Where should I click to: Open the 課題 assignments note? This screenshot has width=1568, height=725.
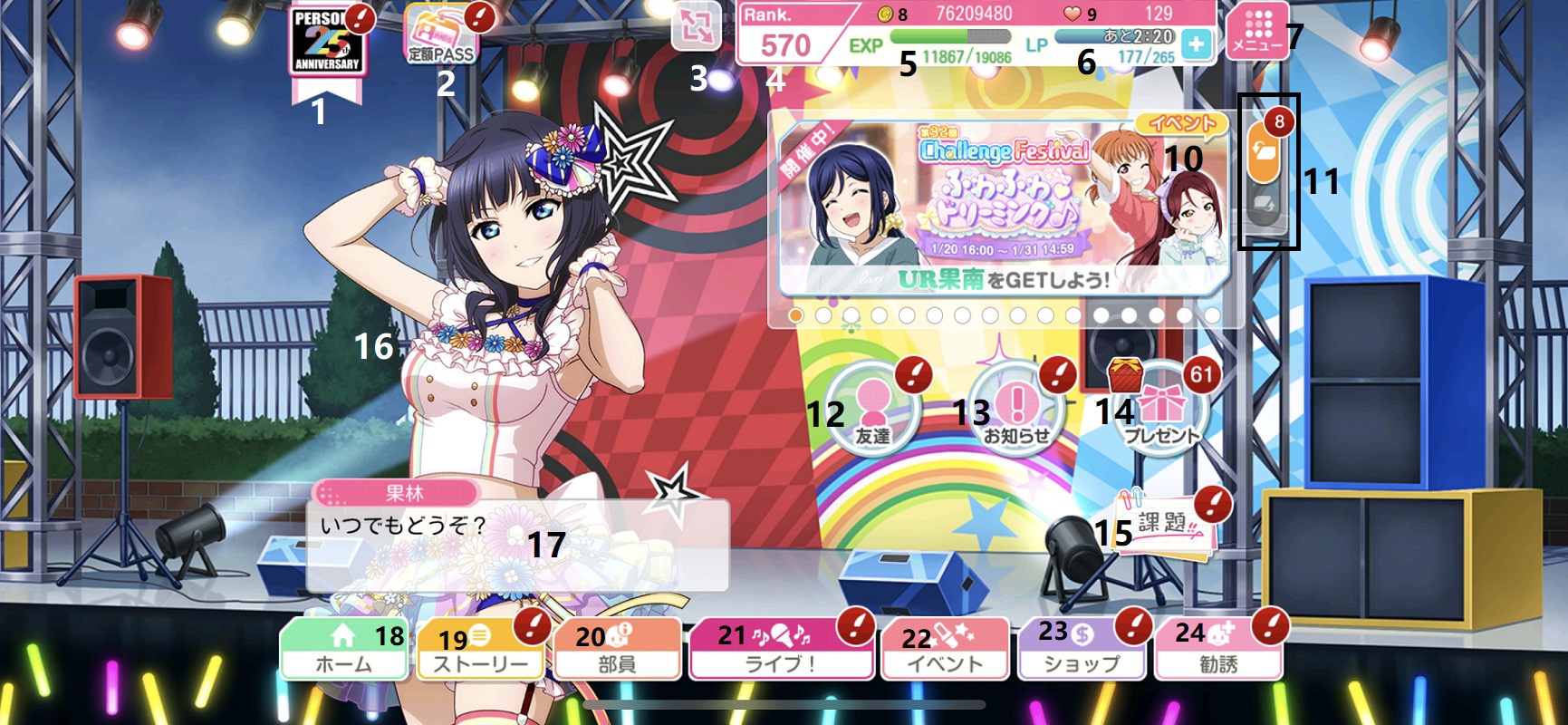(1167, 526)
